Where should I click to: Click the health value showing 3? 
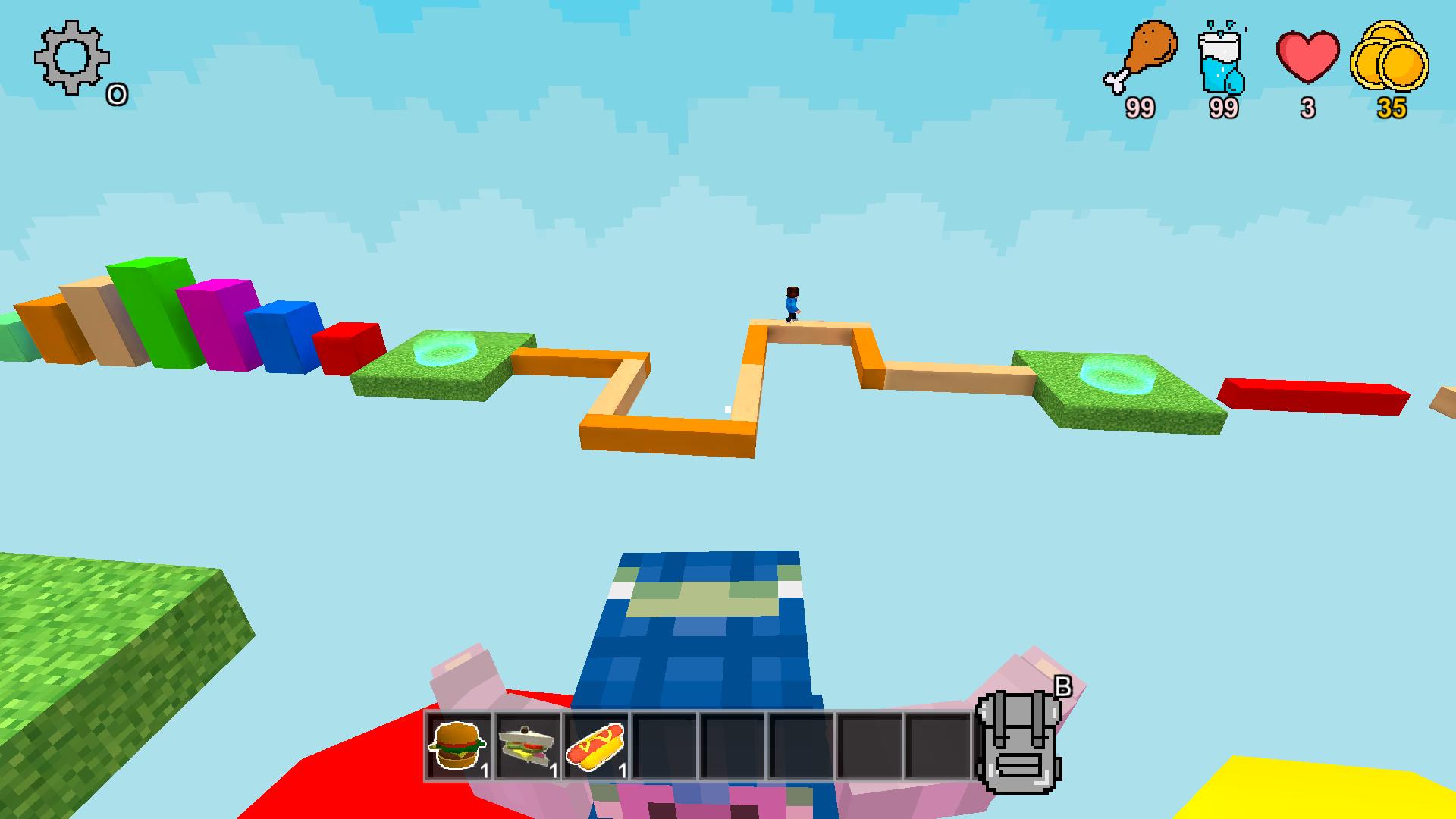1307,110
